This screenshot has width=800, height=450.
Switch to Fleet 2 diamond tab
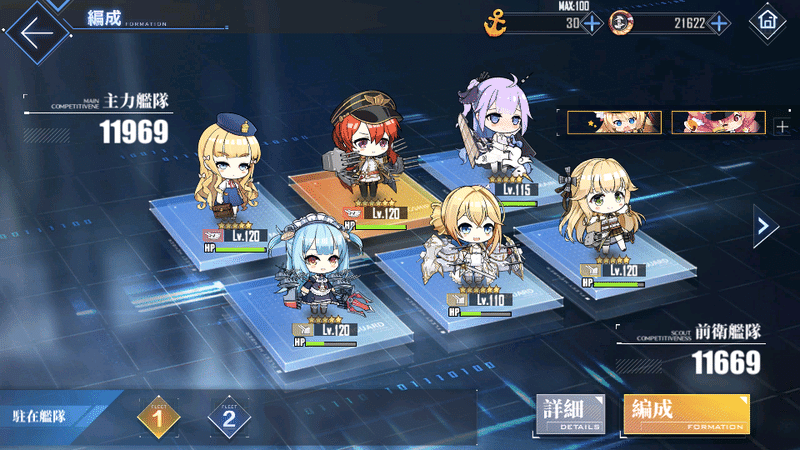pos(228,416)
